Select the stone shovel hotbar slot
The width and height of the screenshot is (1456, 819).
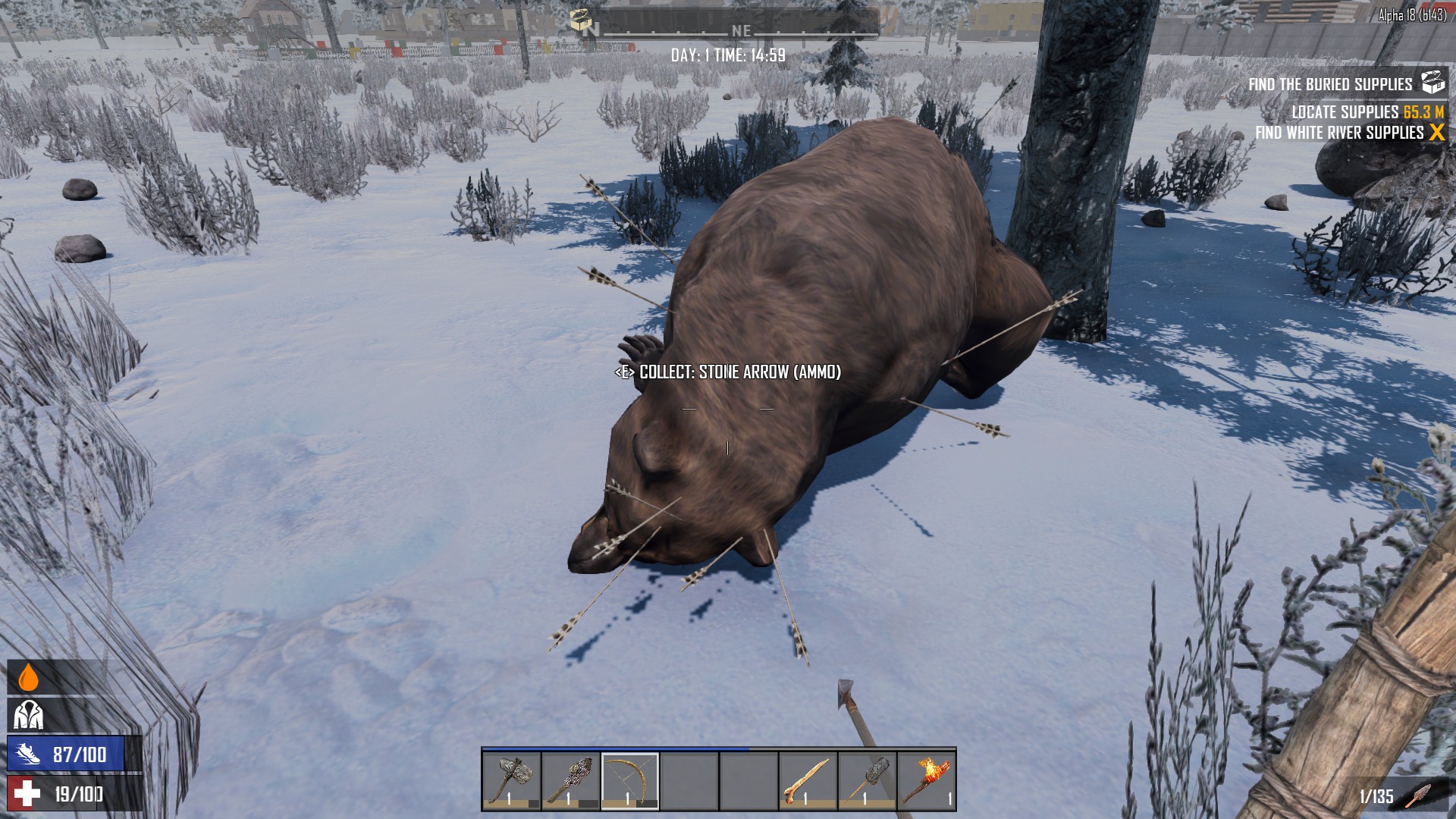[867, 780]
